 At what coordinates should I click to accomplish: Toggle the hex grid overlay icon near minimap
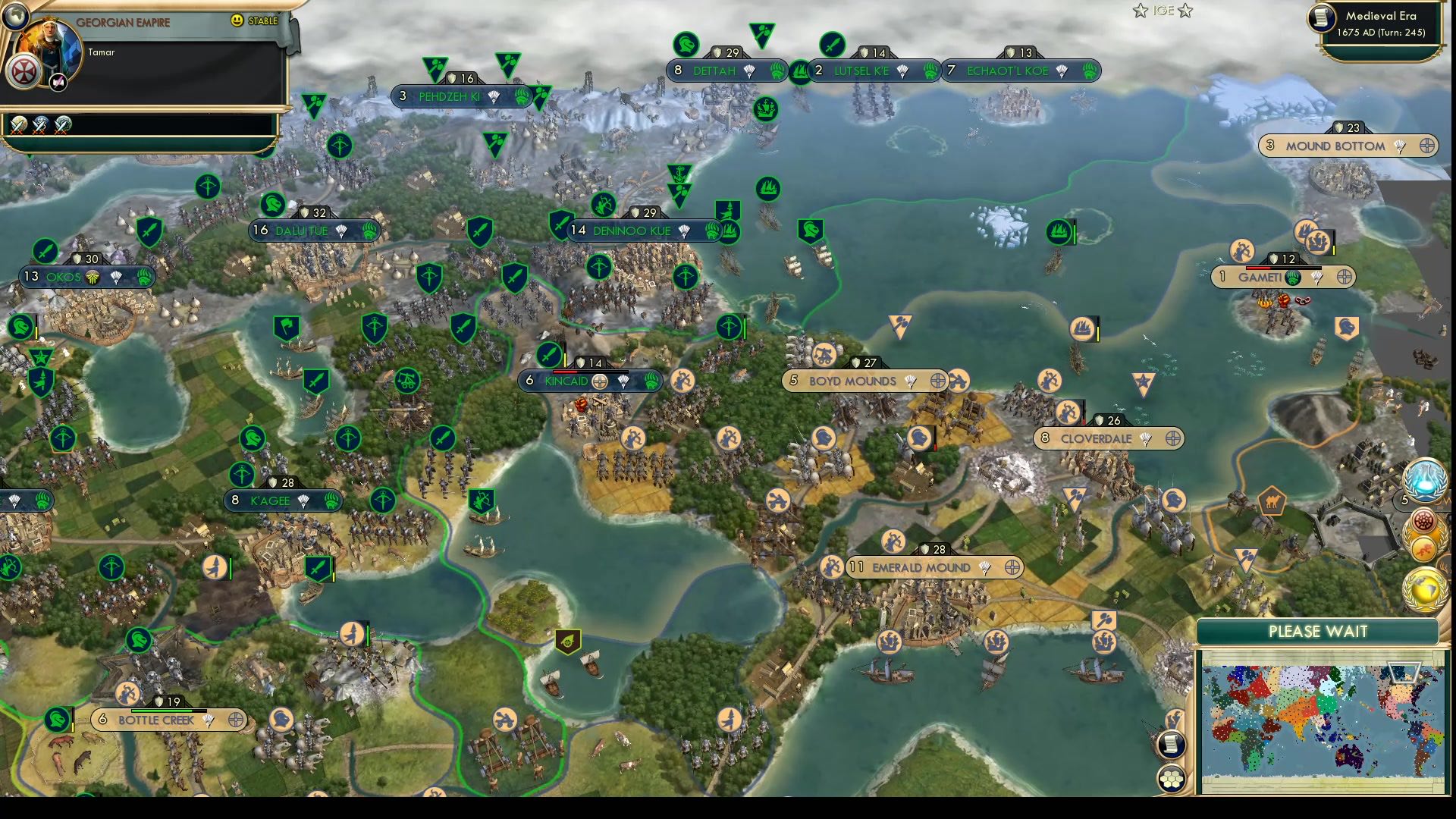coord(1171,777)
